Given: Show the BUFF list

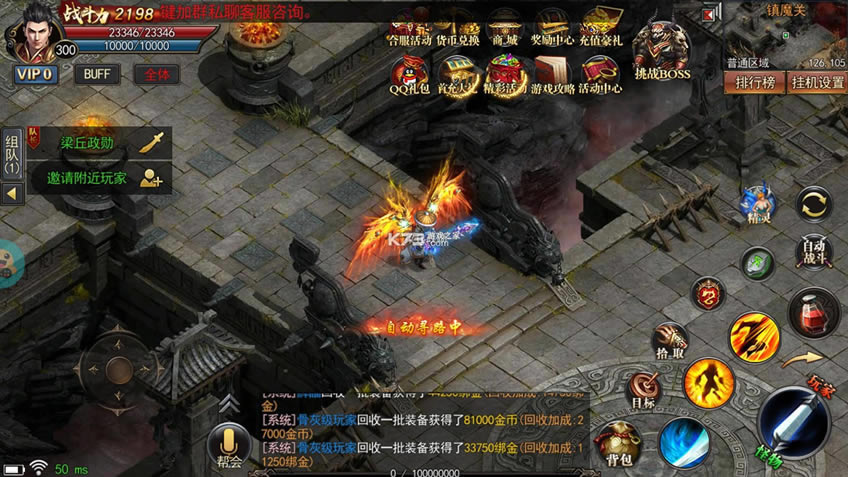Looking at the screenshot, I should pyautogui.click(x=97, y=74).
